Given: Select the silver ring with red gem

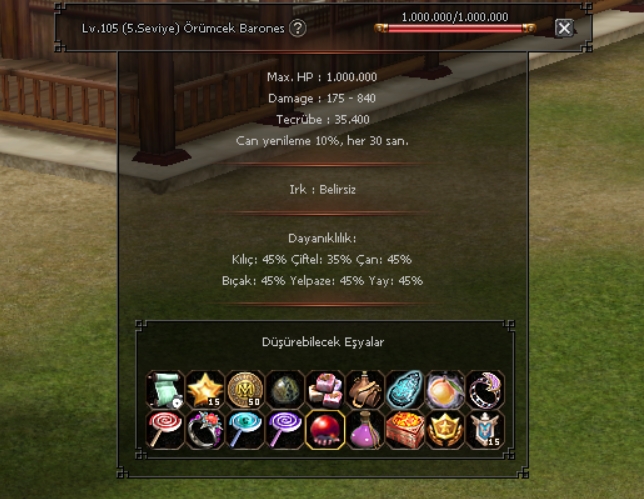Looking at the screenshot, I should [204, 429].
